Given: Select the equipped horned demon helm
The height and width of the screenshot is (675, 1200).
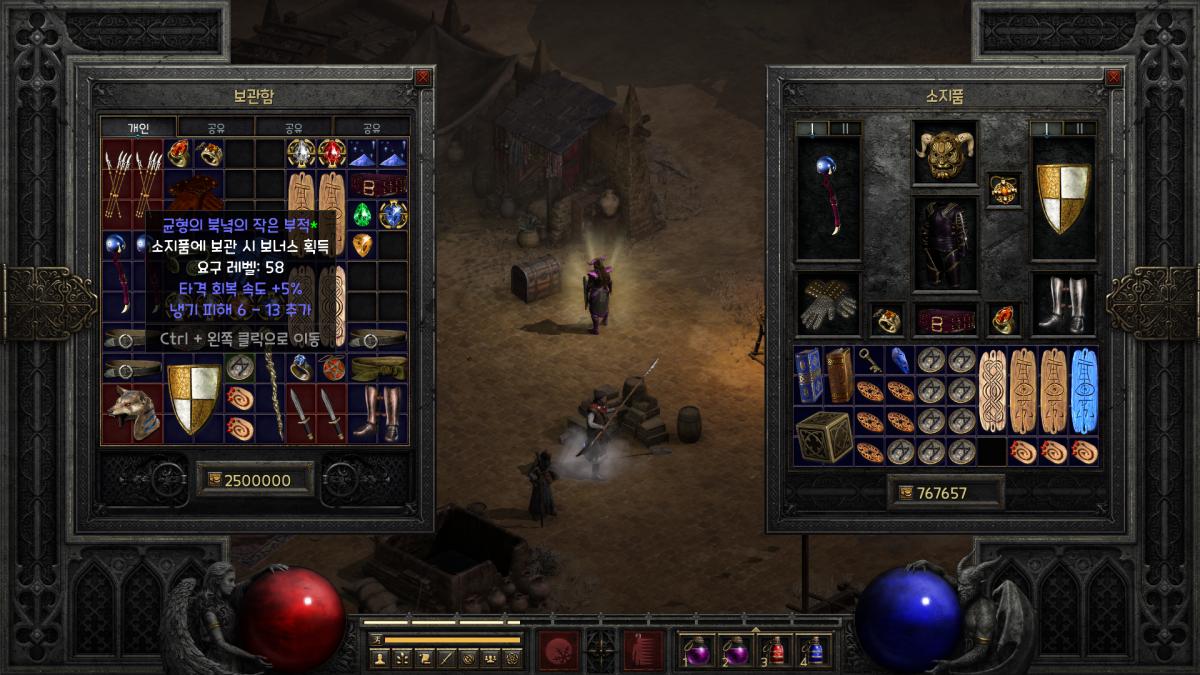Looking at the screenshot, I should click(945, 154).
